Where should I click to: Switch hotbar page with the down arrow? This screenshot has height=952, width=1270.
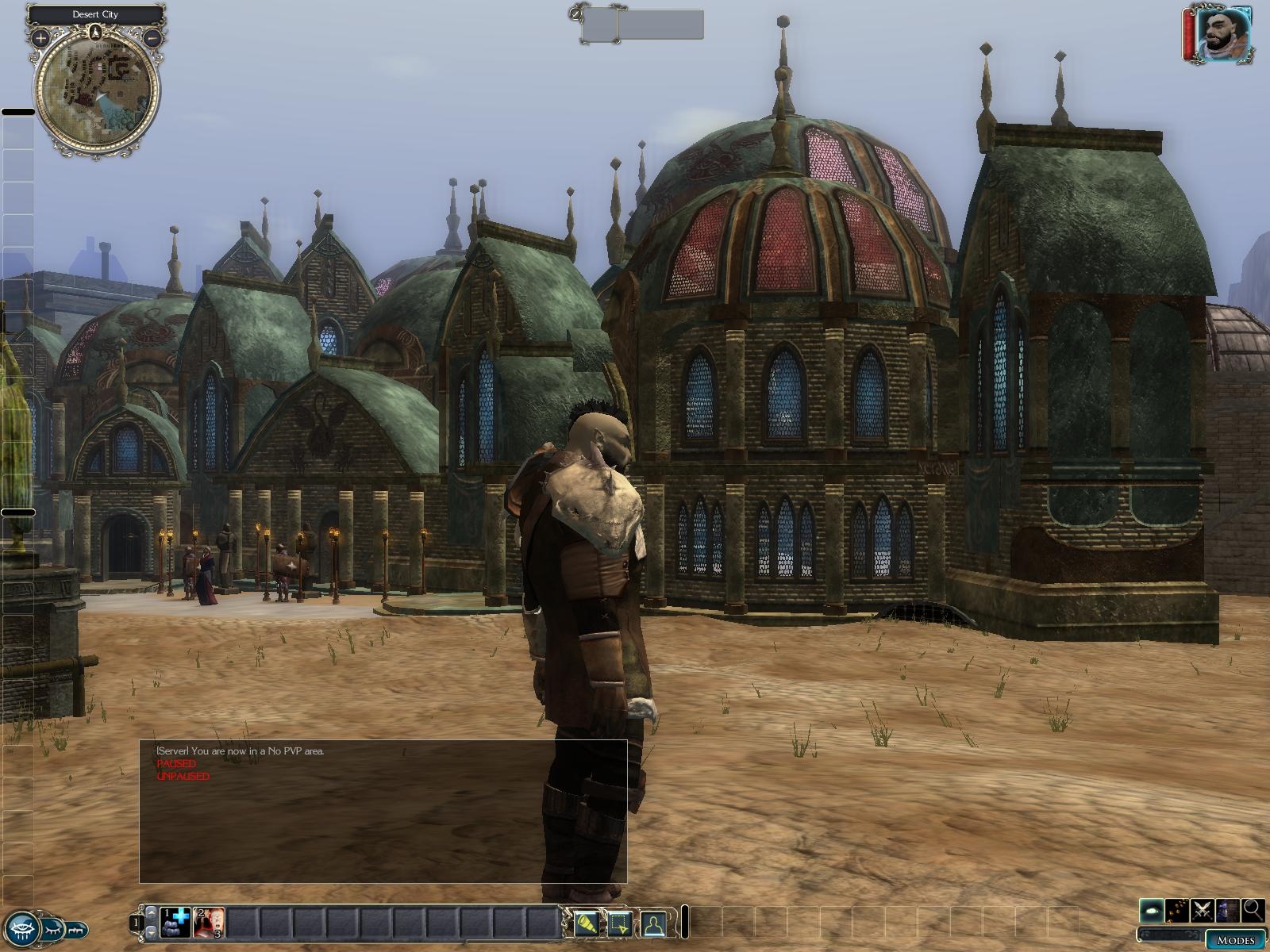152,934
